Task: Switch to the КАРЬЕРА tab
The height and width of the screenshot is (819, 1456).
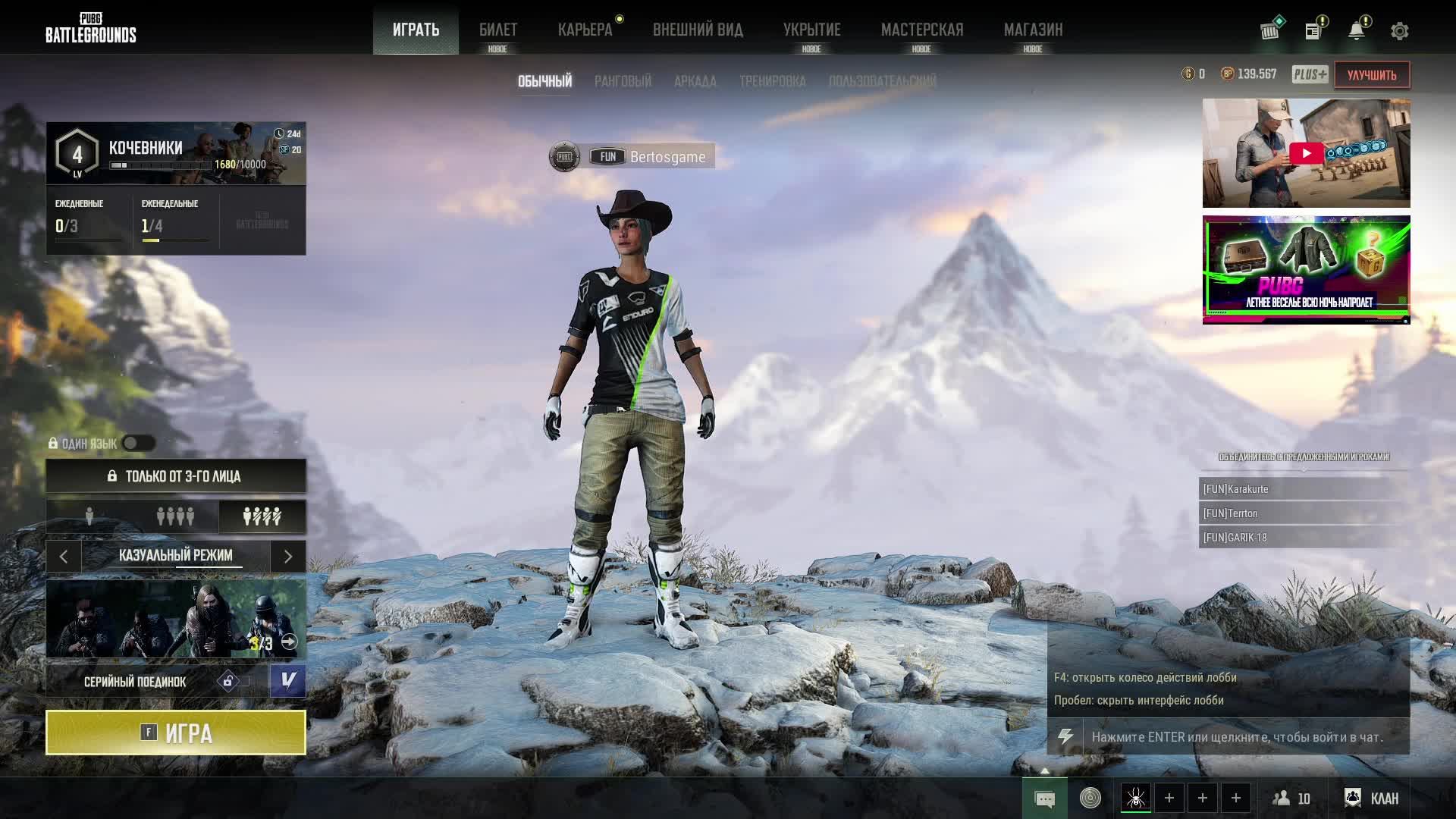Action: [x=585, y=30]
